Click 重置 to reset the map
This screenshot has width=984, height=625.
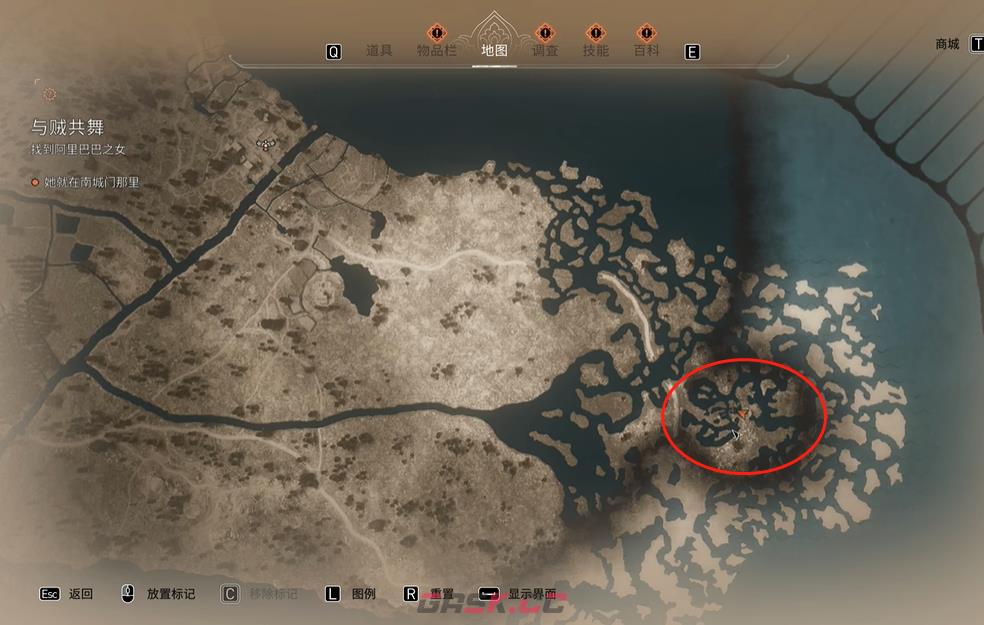442,594
